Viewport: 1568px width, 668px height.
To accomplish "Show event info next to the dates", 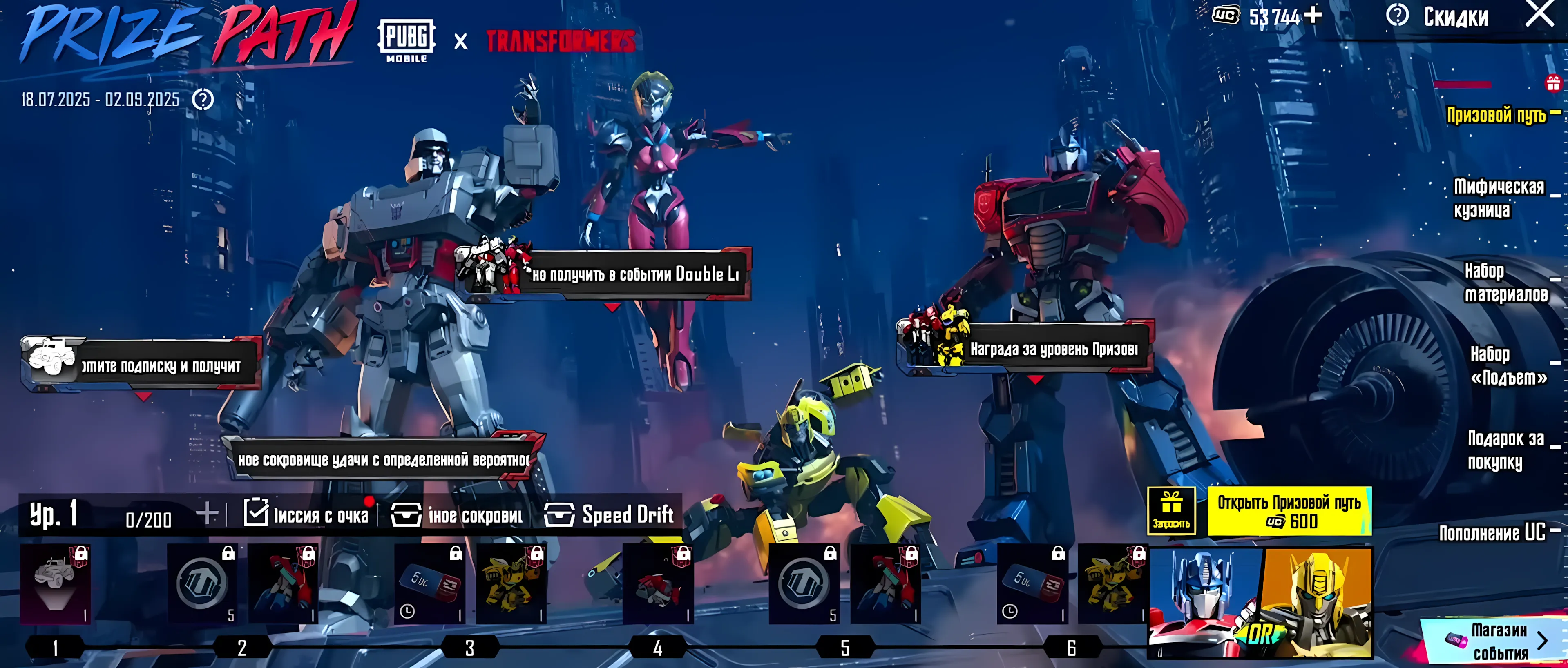I will tap(203, 99).
